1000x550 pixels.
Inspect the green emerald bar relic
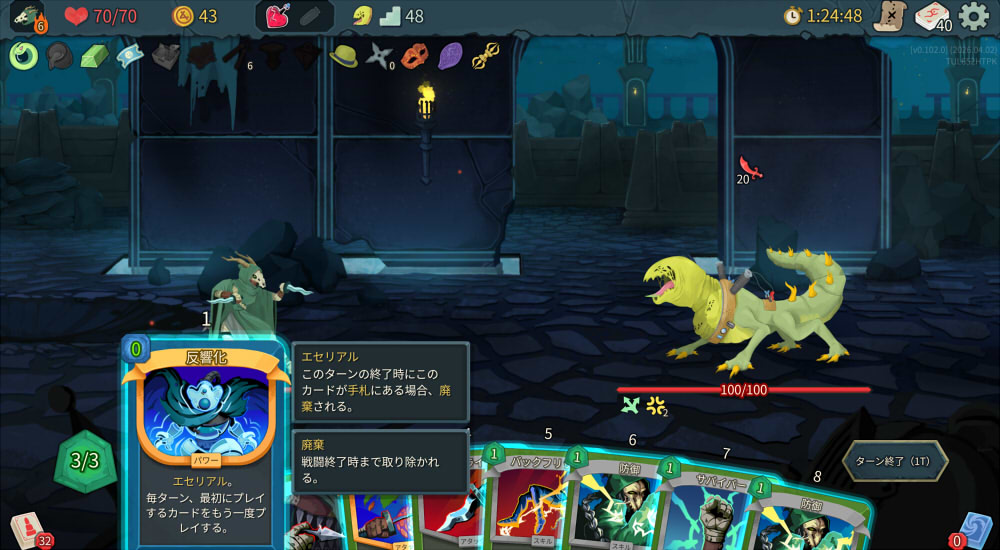tap(94, 55)
